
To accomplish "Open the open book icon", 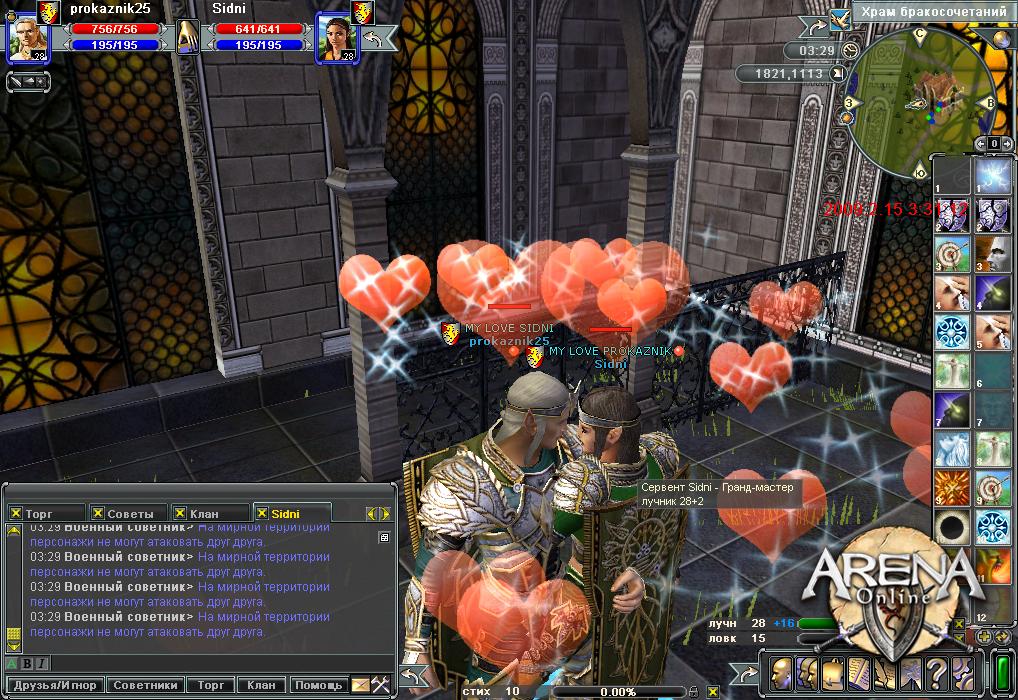I will pyautogui.click(x=858, y=673).
